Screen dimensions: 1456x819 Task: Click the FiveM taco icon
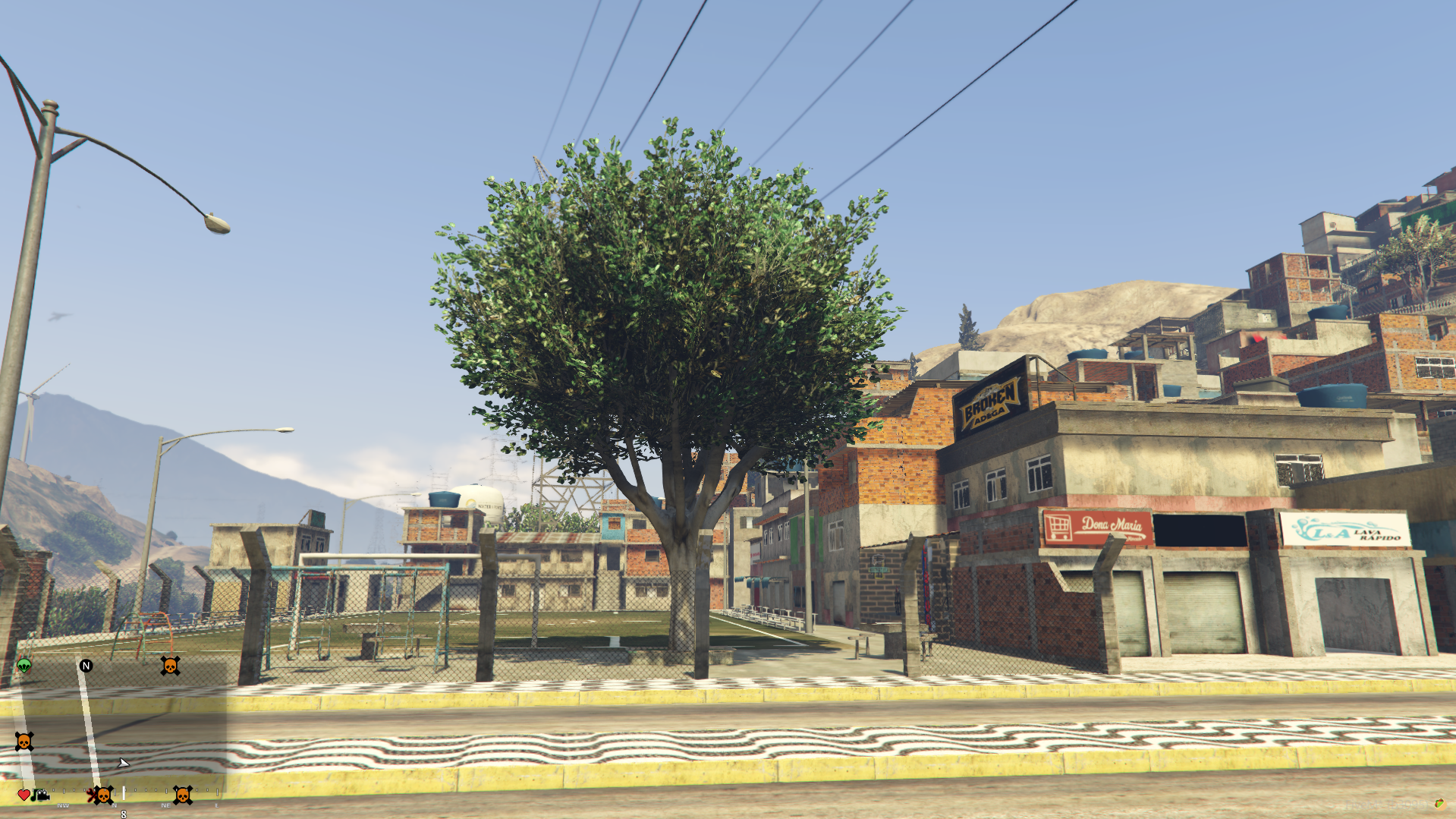1439,804
